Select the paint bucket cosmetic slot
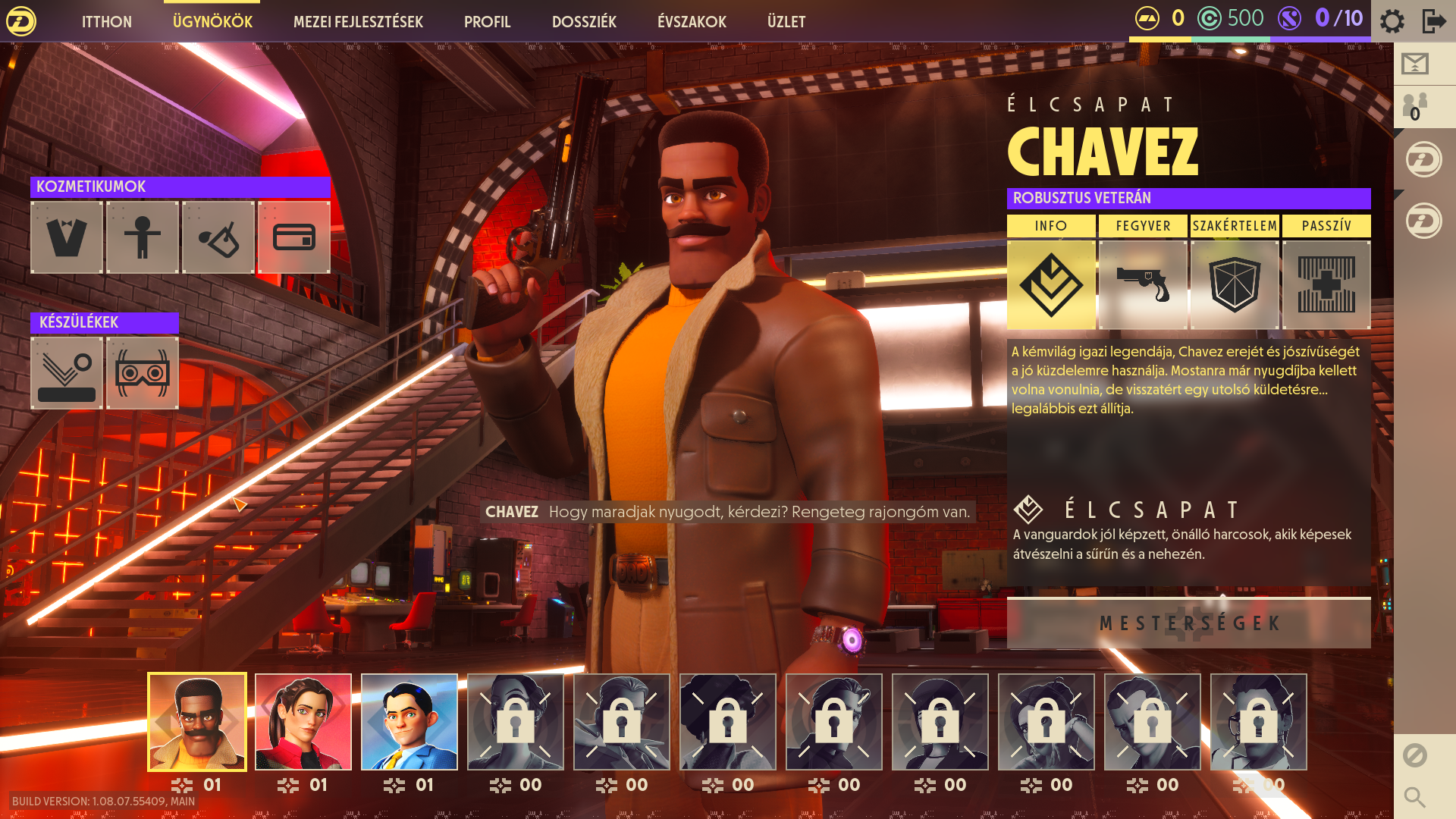The width and height of the screenshot is (1456, 819). pos(218,237)
